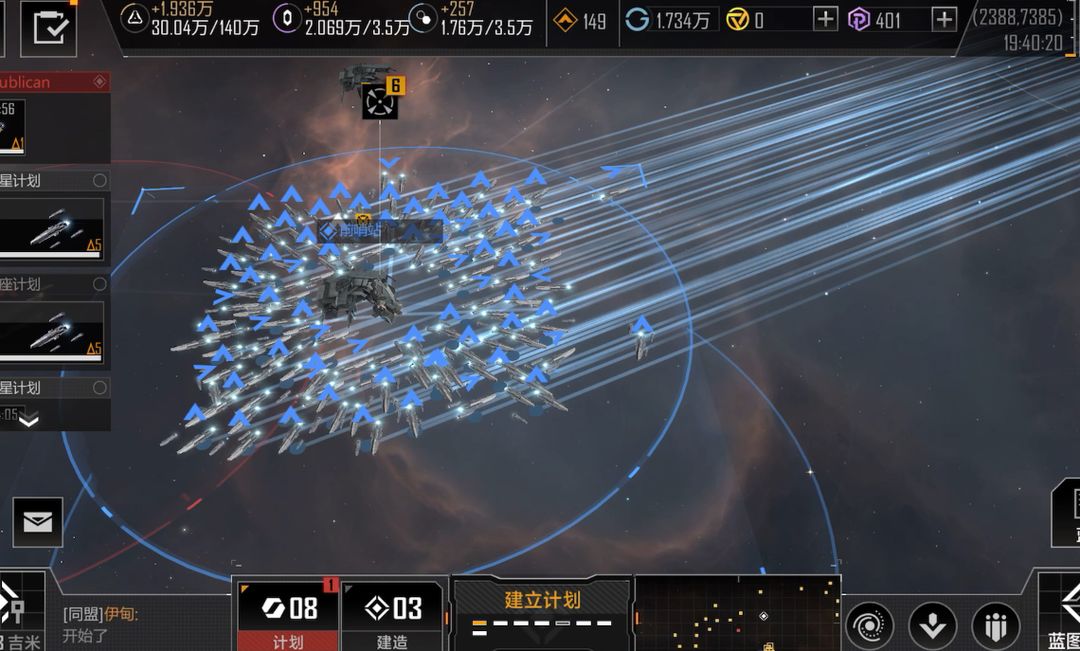Open the mail envelope inbox
Screen dimensions: 1080x651
pyautogui.click(x=38, y=522)
